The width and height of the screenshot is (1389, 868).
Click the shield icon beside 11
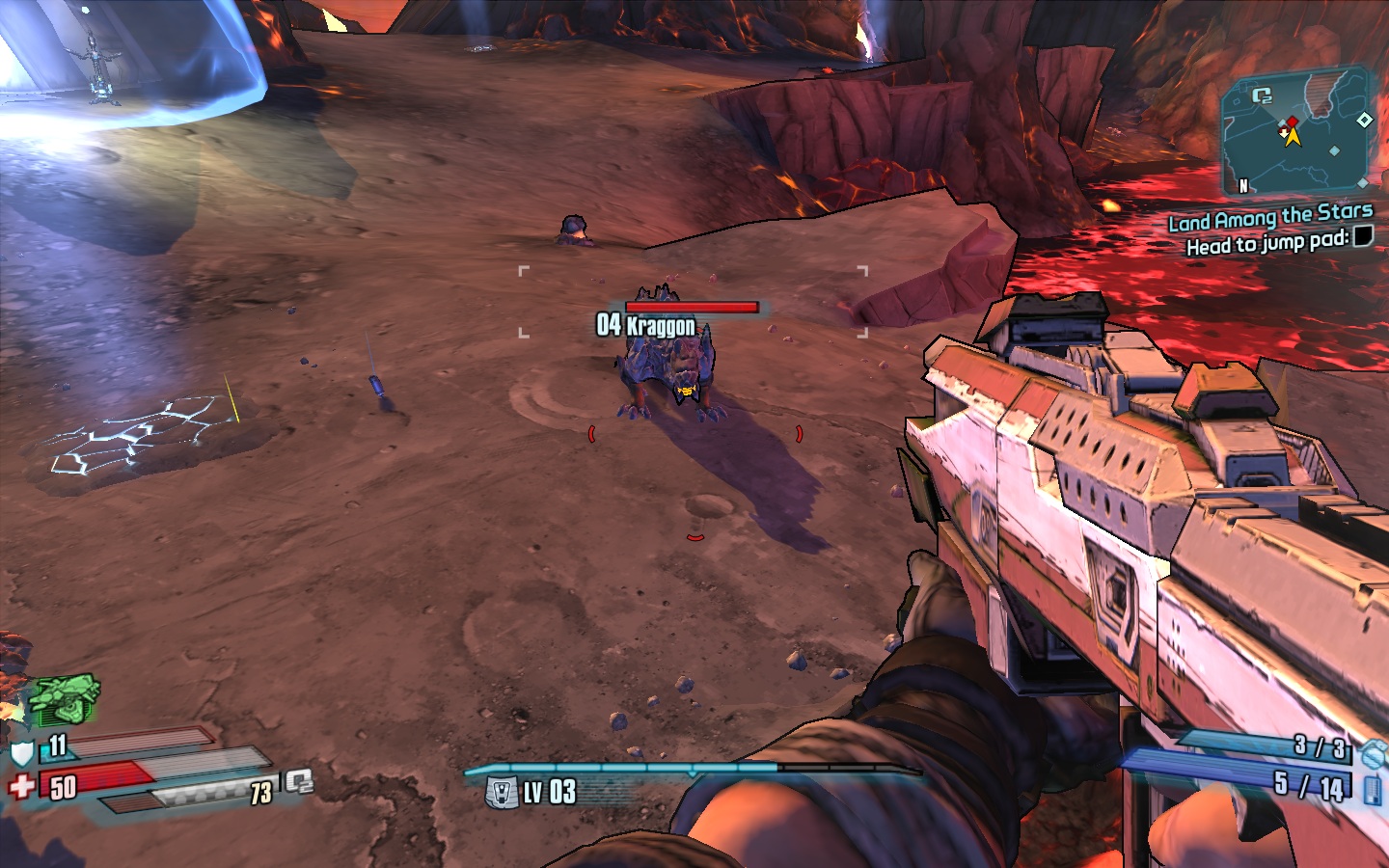point(22,751)
